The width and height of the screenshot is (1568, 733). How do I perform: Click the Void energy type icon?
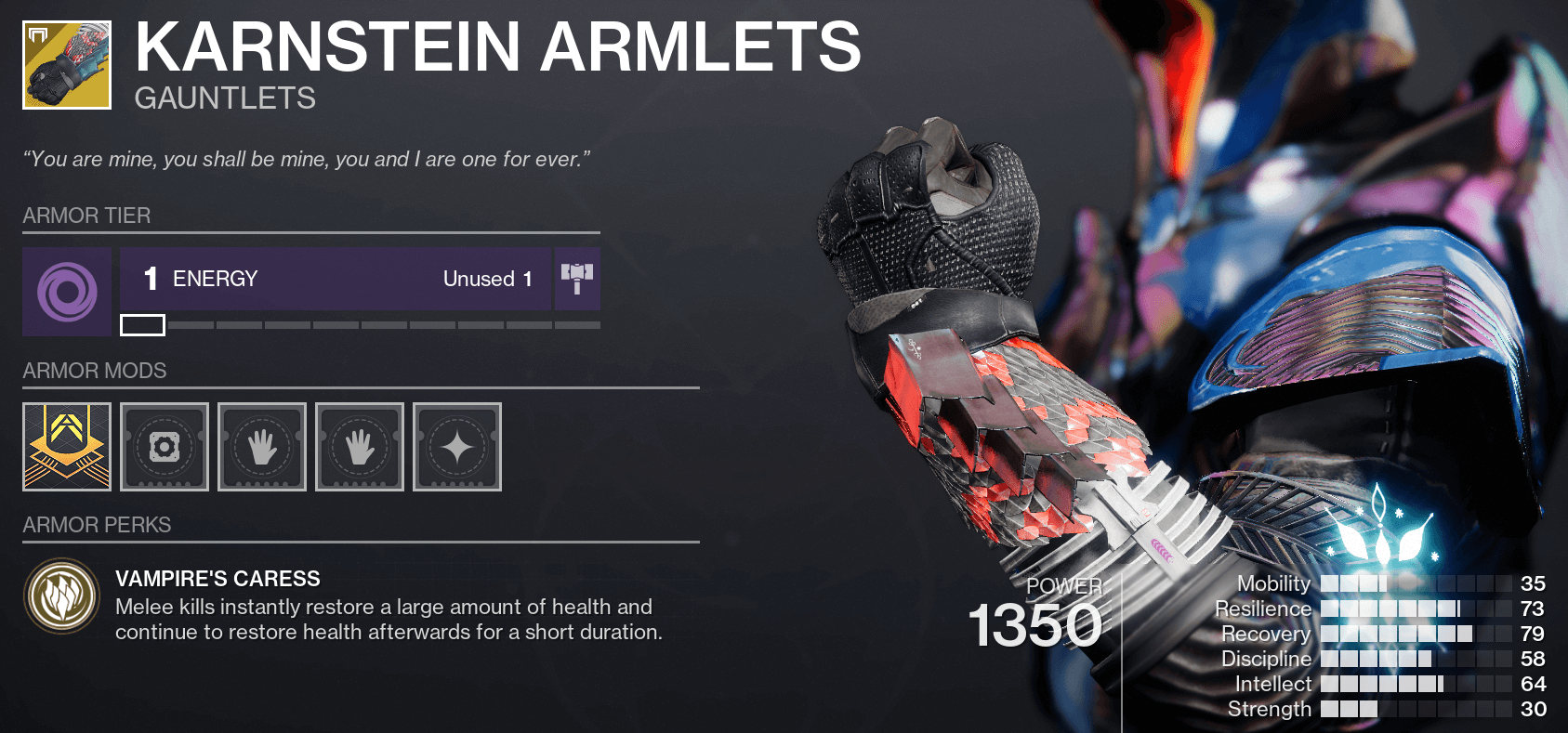coord(67,292)
